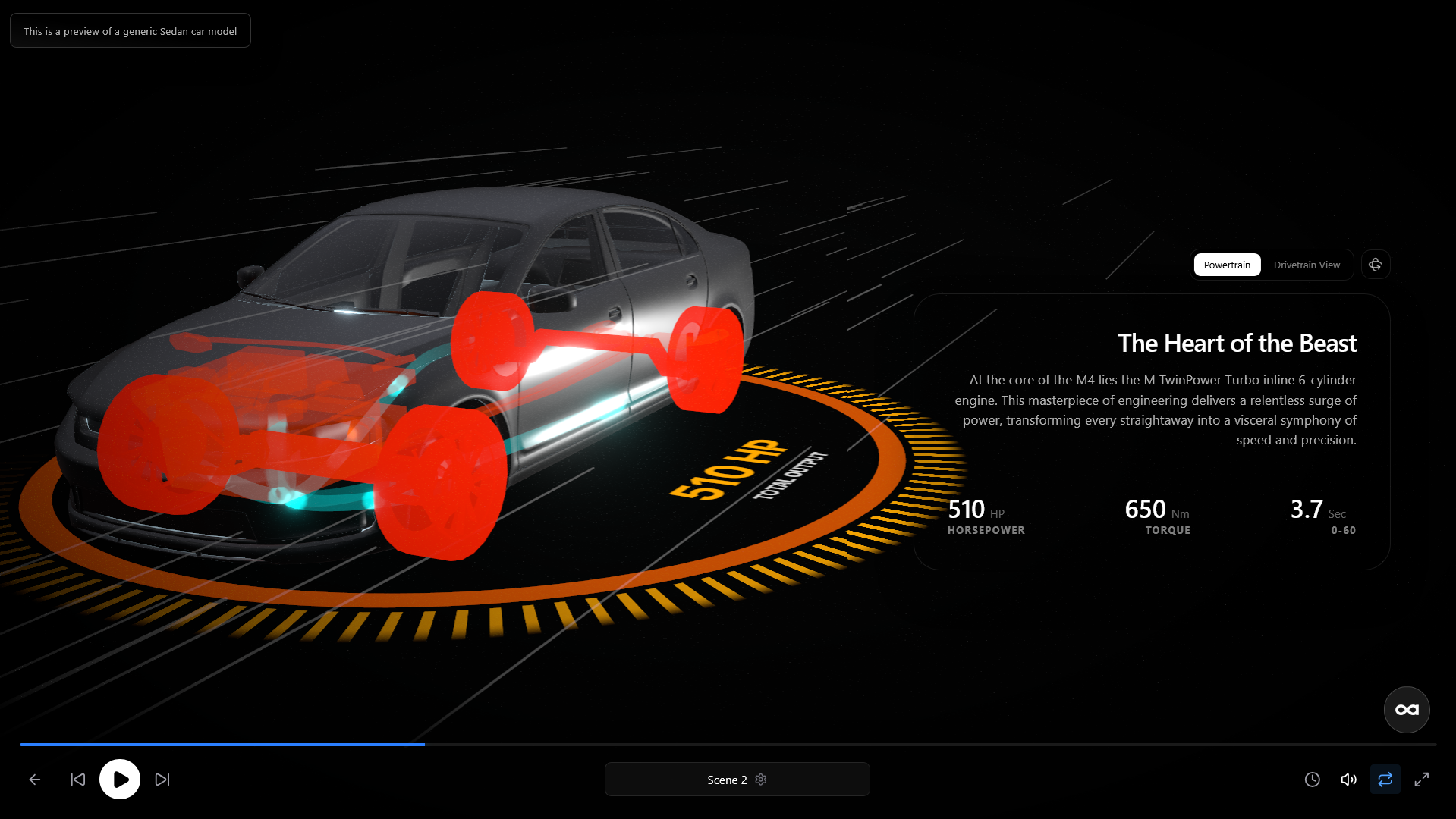The width and height of the screenshot is (1456, 819).
Task: Toggle the loop playback button
Action: tap(1385, 780)
